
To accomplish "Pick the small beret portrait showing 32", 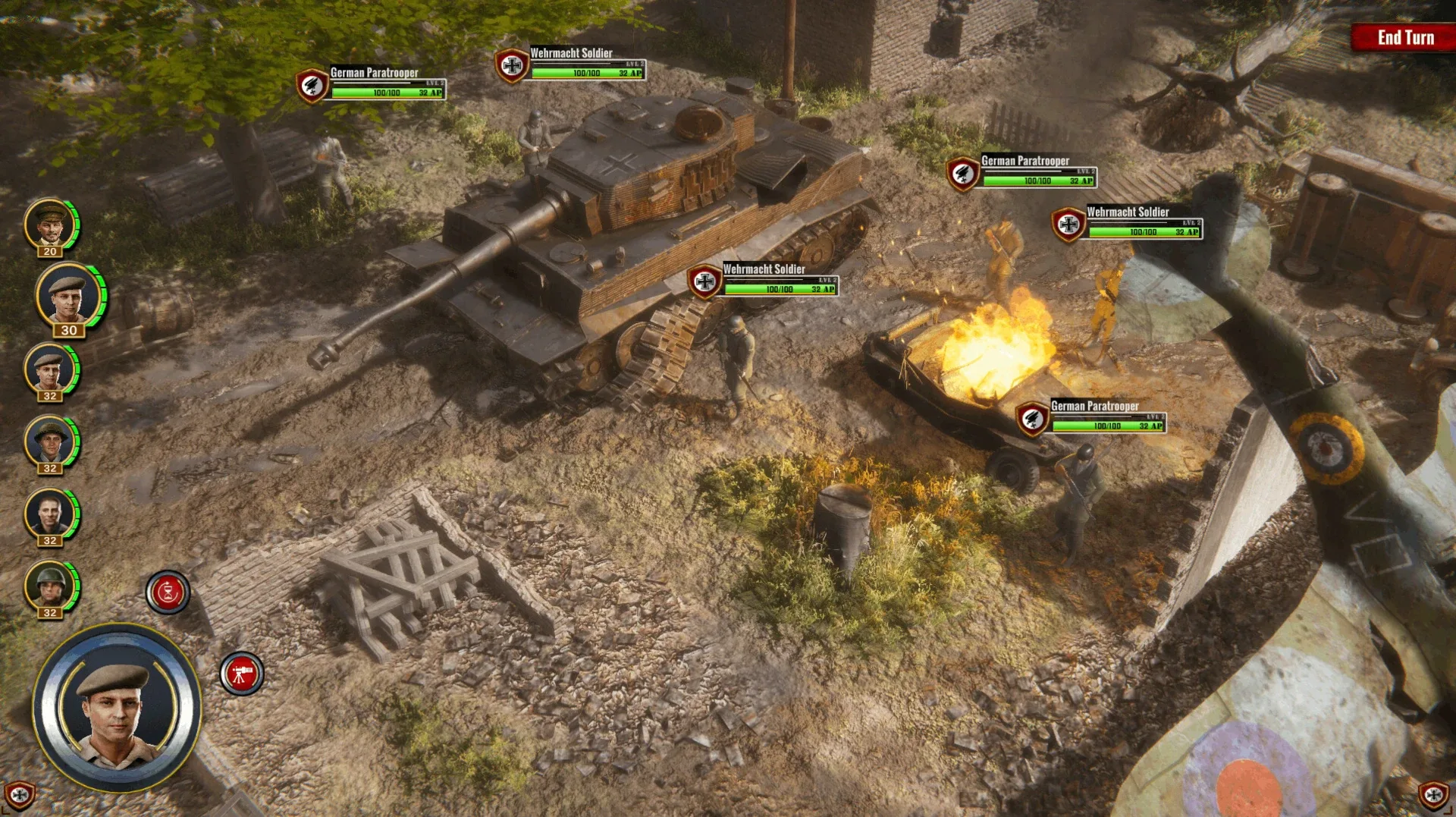I will pyautogui.click(x=49, y=370).
